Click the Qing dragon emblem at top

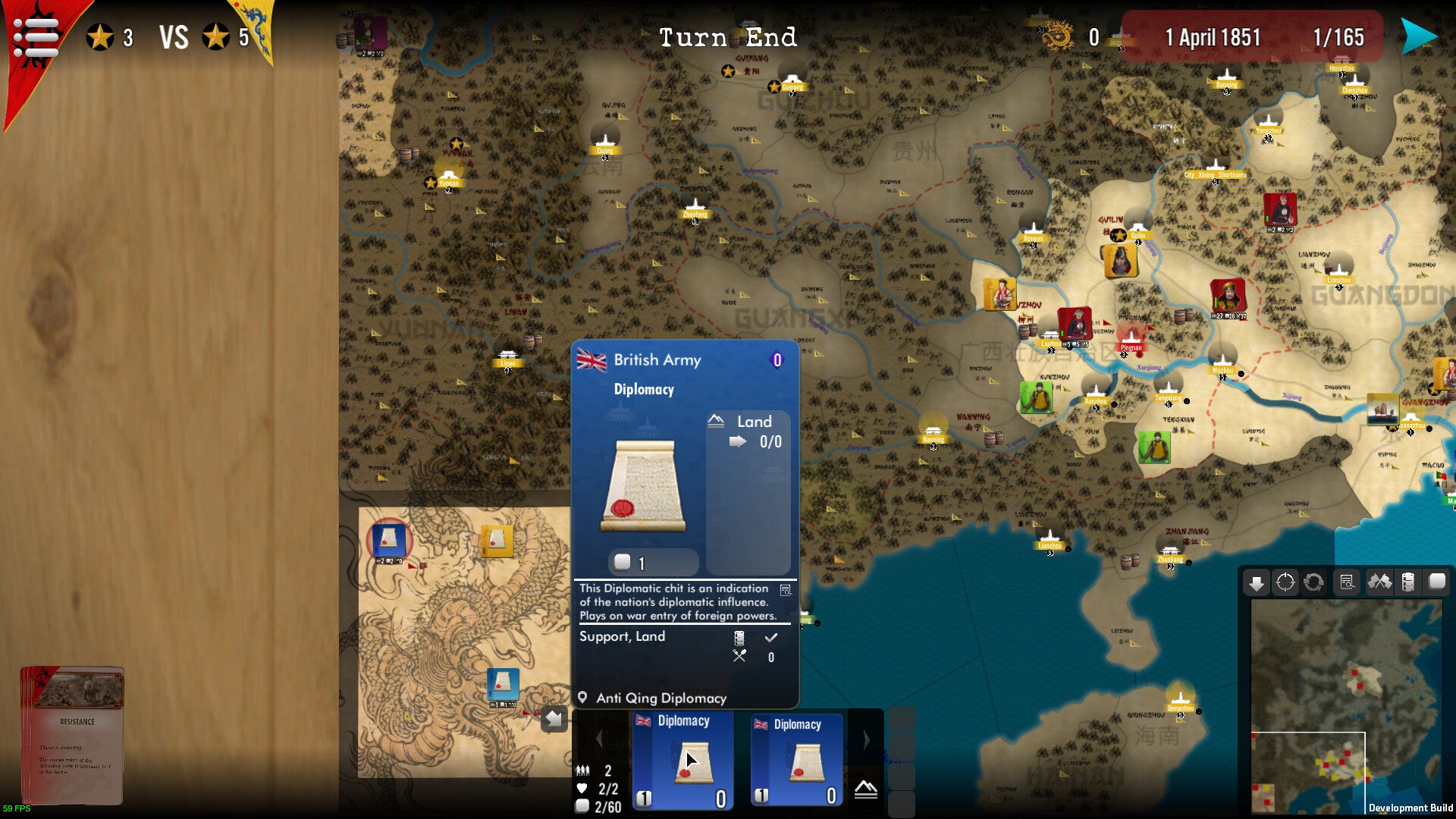(x=1057, y=36)
